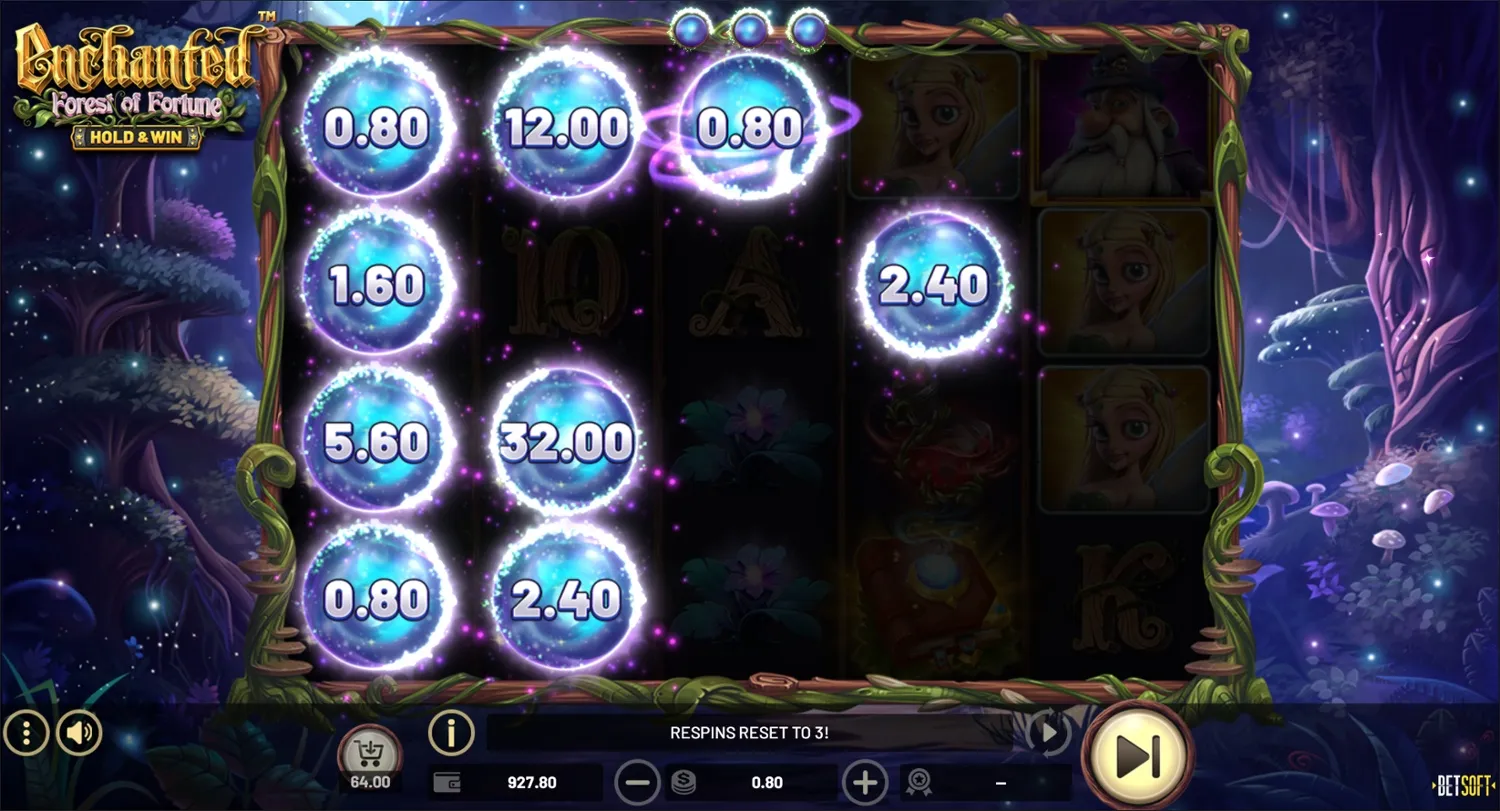Increase the bet with the plus button

(865, 783)
